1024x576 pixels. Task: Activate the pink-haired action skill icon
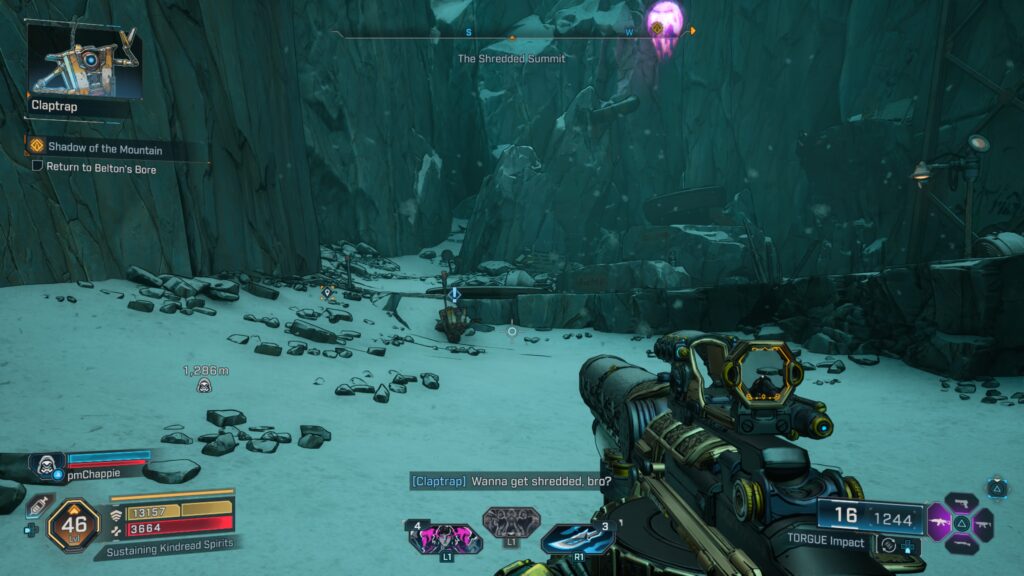443,539
